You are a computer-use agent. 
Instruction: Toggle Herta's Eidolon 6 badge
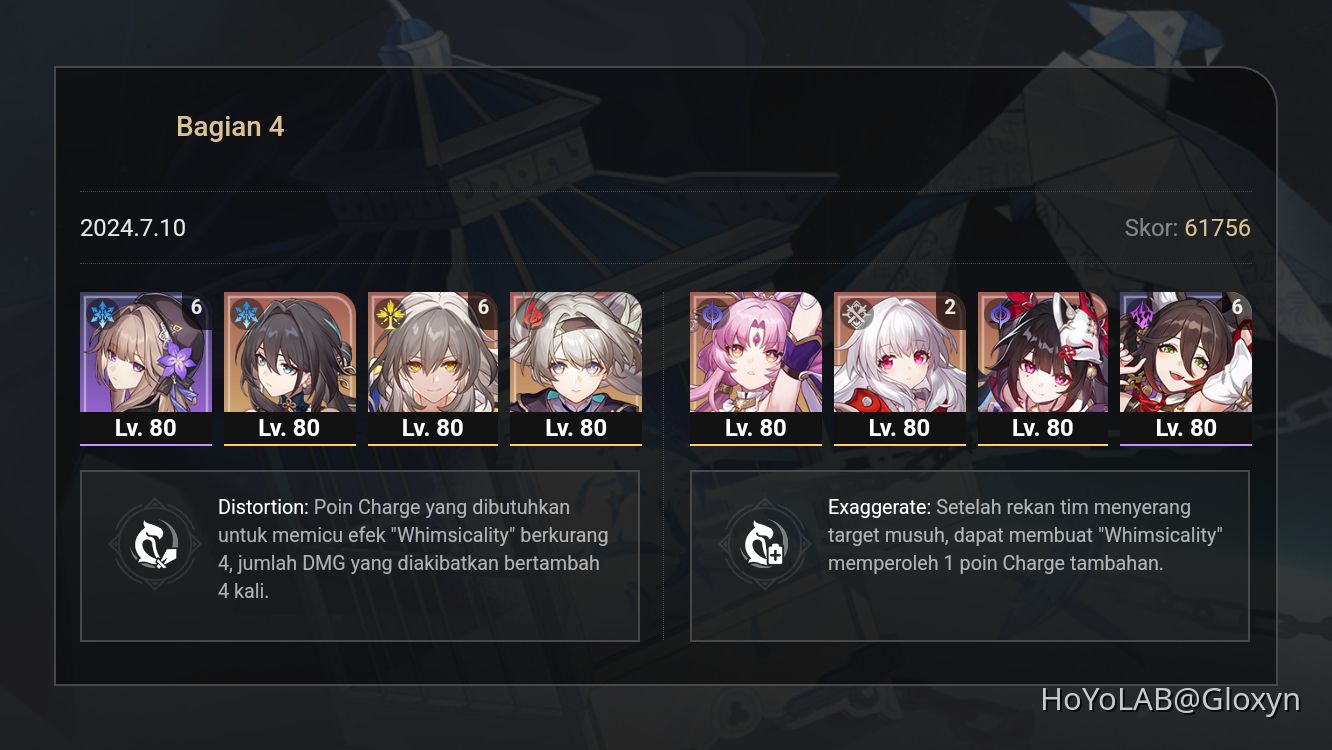(x=196, y=308)
